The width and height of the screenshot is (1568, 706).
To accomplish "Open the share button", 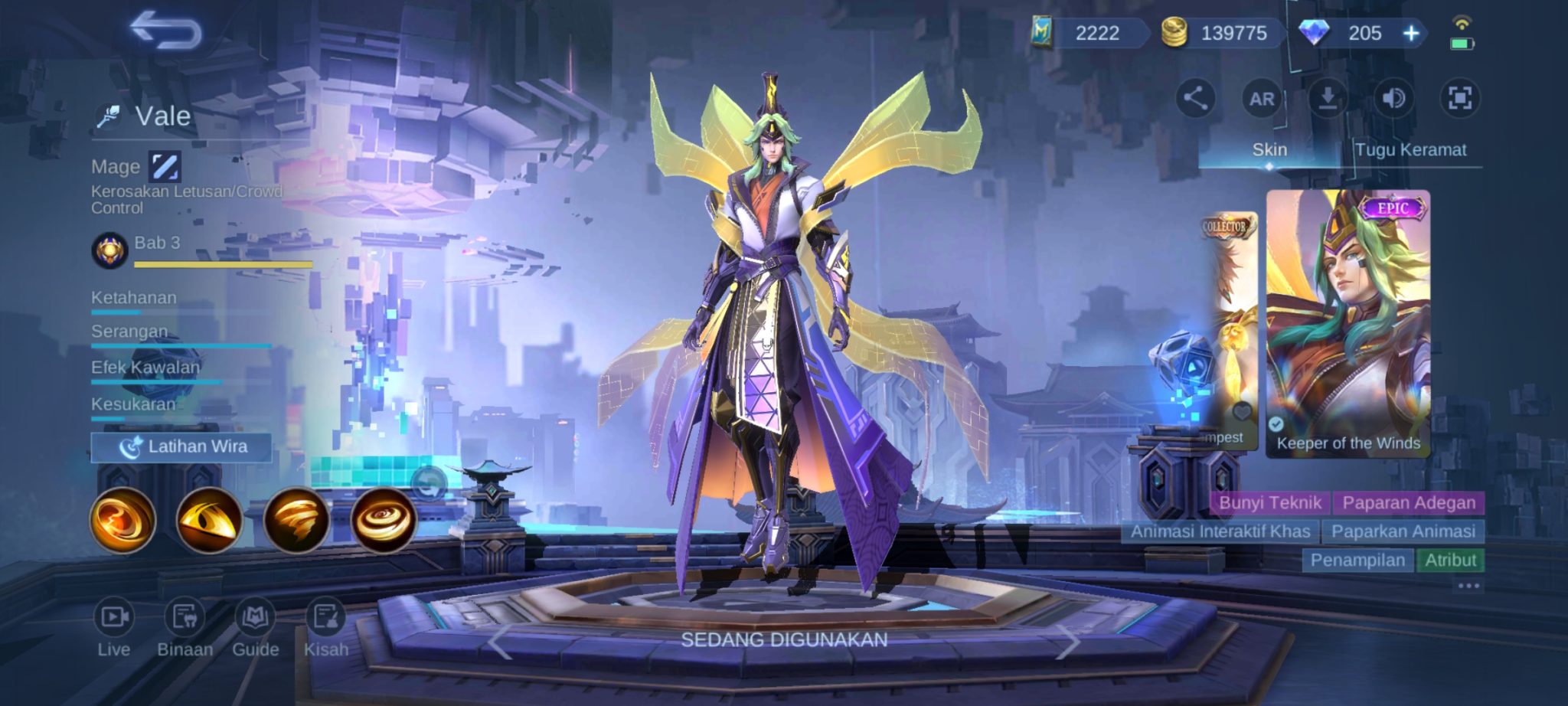I will tap(1195, 98).
